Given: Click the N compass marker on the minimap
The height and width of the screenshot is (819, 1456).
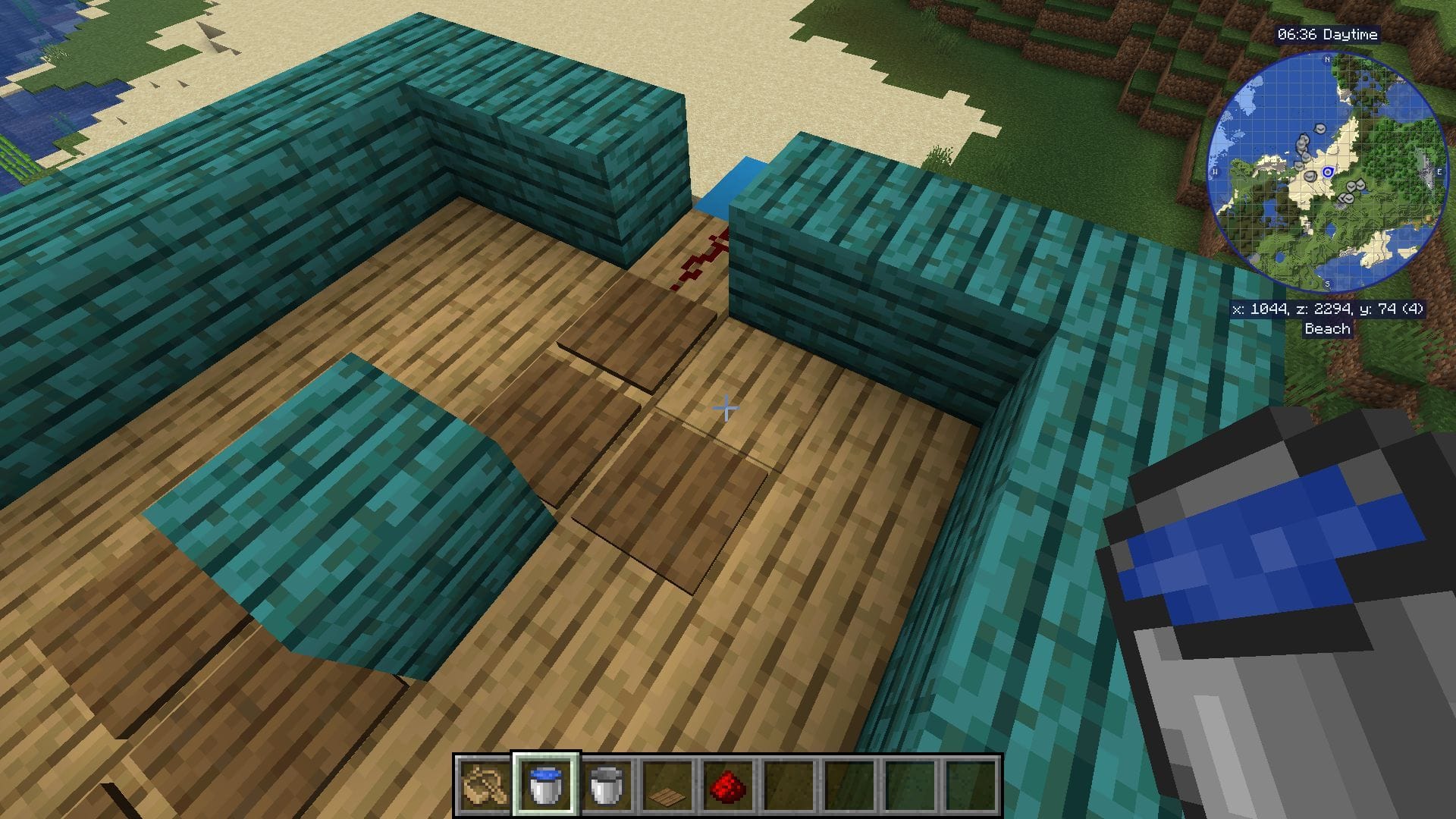Looking at the screenshot, I should (1326, 60).
